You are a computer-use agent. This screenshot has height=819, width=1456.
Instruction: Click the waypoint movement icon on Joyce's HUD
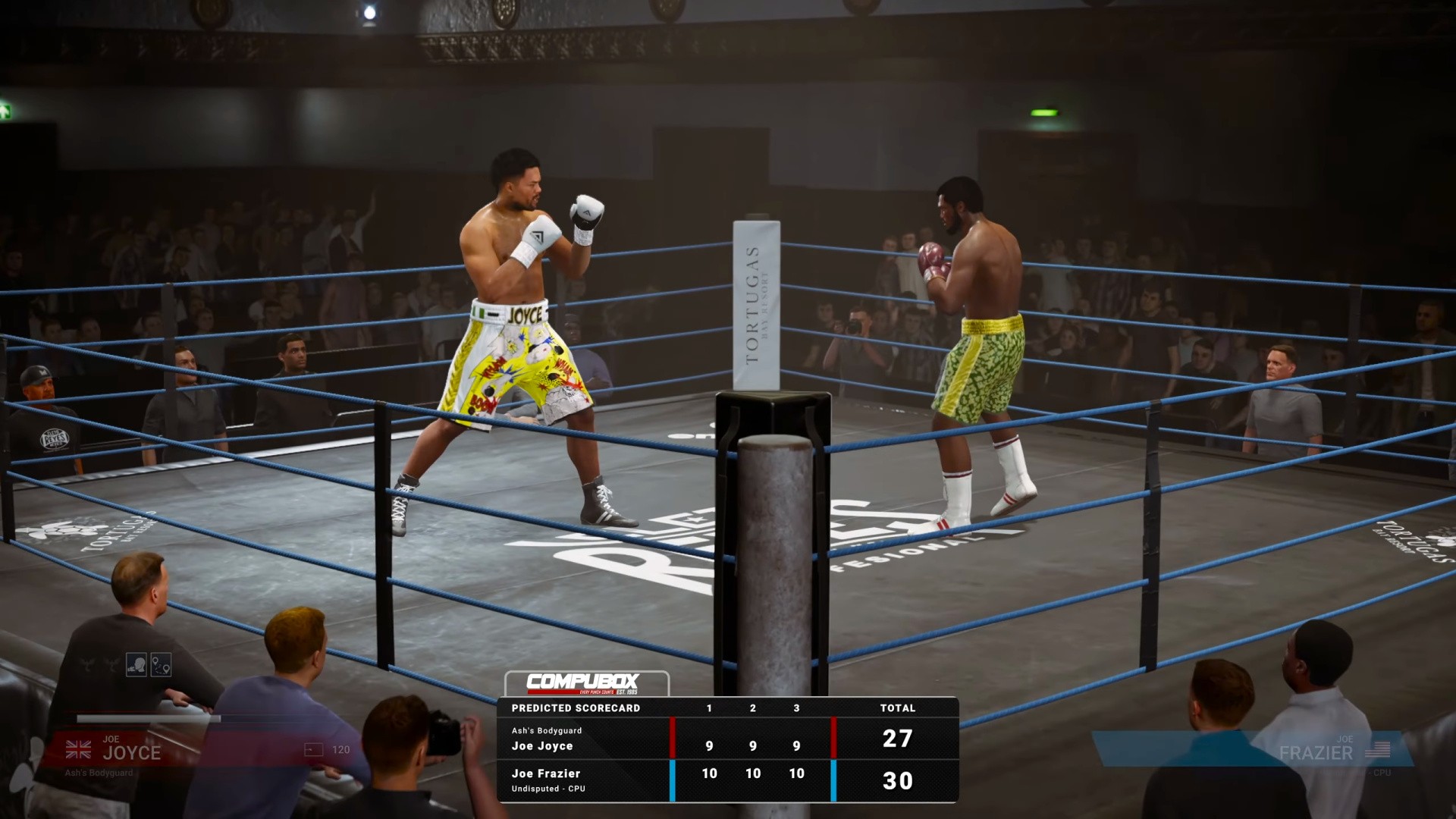coord(161,665)
